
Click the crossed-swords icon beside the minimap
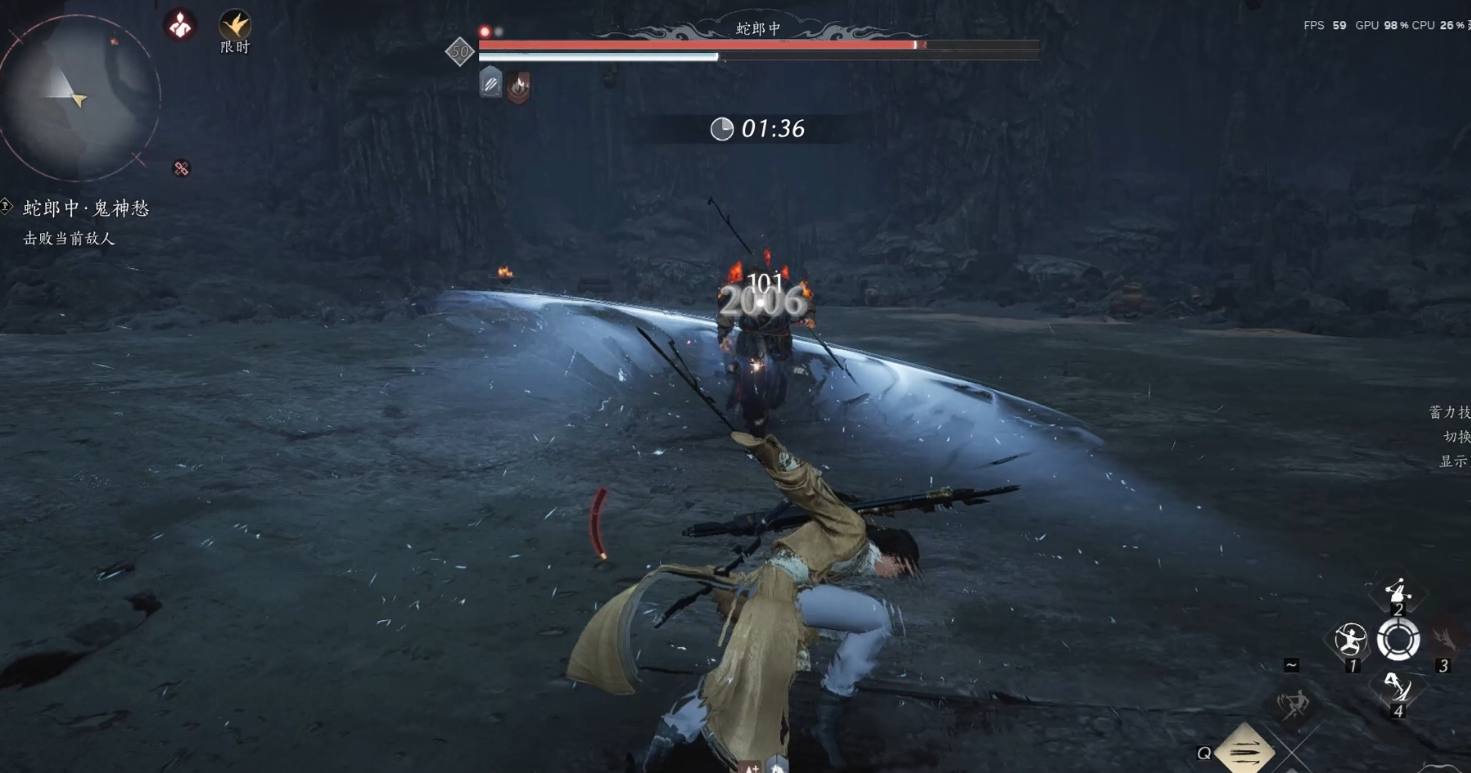tap(181, 168)
